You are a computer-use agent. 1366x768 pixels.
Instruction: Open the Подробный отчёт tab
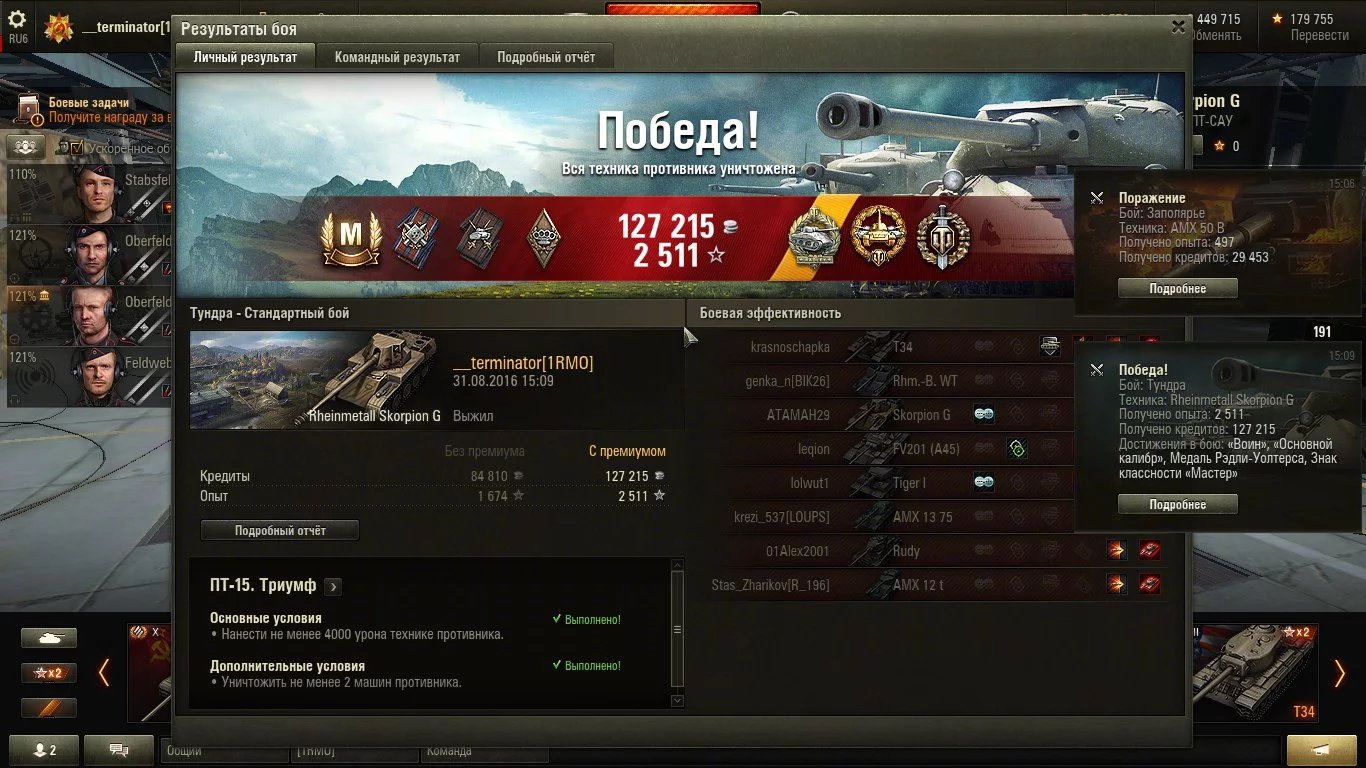tap(546, 57)
